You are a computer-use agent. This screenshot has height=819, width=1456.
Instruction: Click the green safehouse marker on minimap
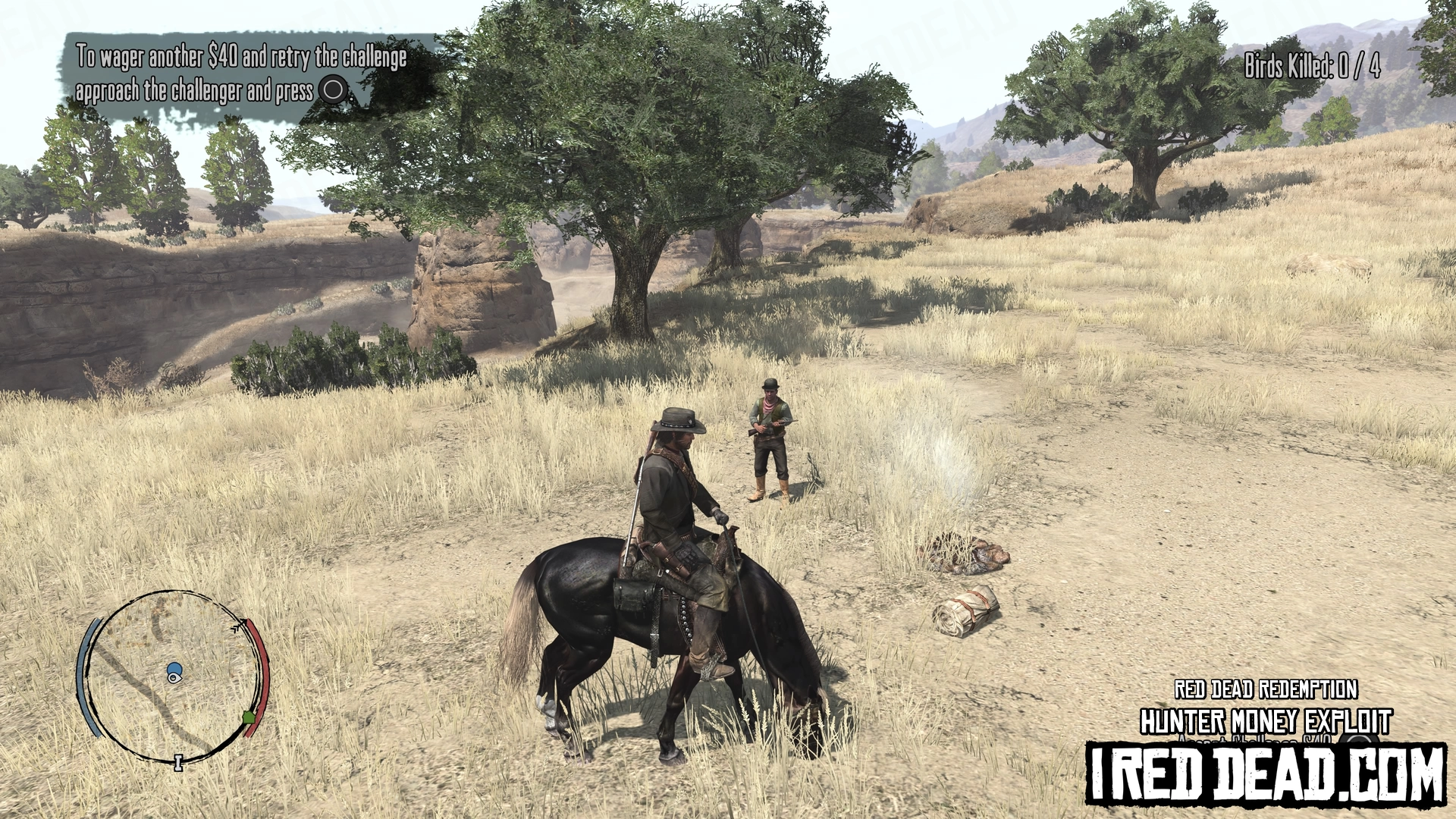tap(248, 717)
